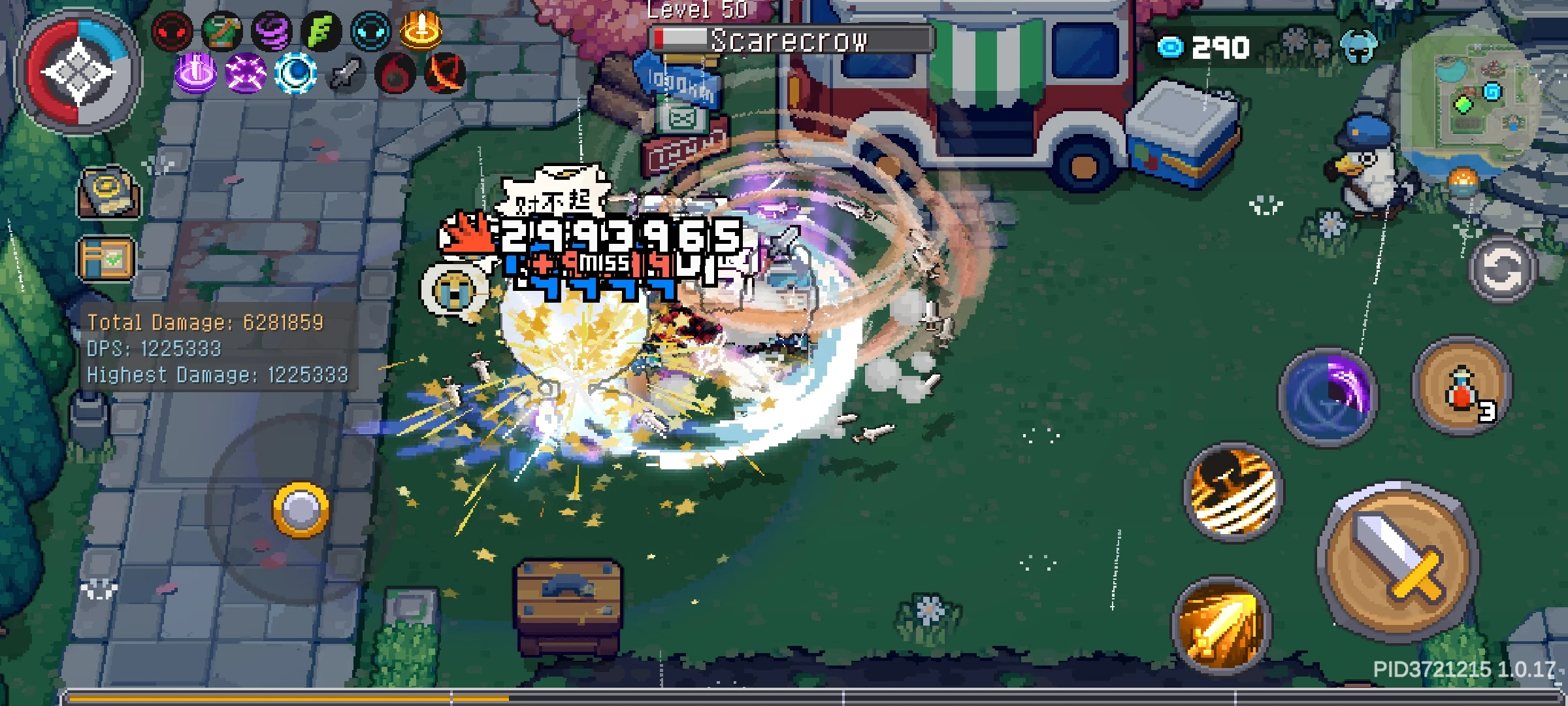Image resolution: width=1568 pixels, height=706 pixels.
Task: Select the golden sword shrine buff icon
Action: click(421, 29)
